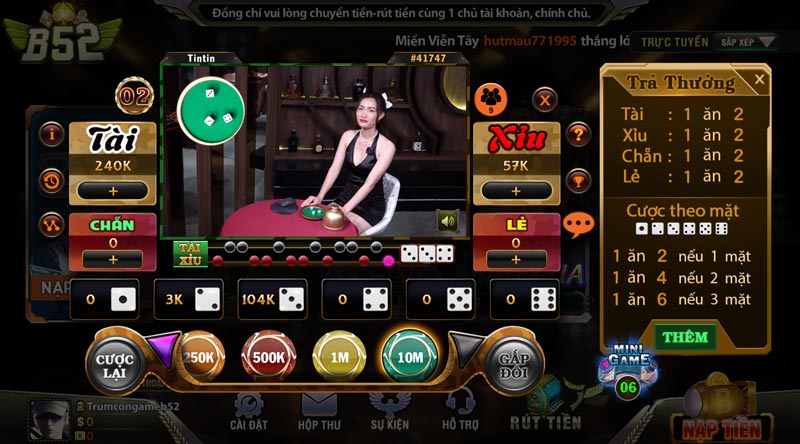This screenshot has width=800, height=444.
Task: Place a bet on Tài
Action: (112, 190)
